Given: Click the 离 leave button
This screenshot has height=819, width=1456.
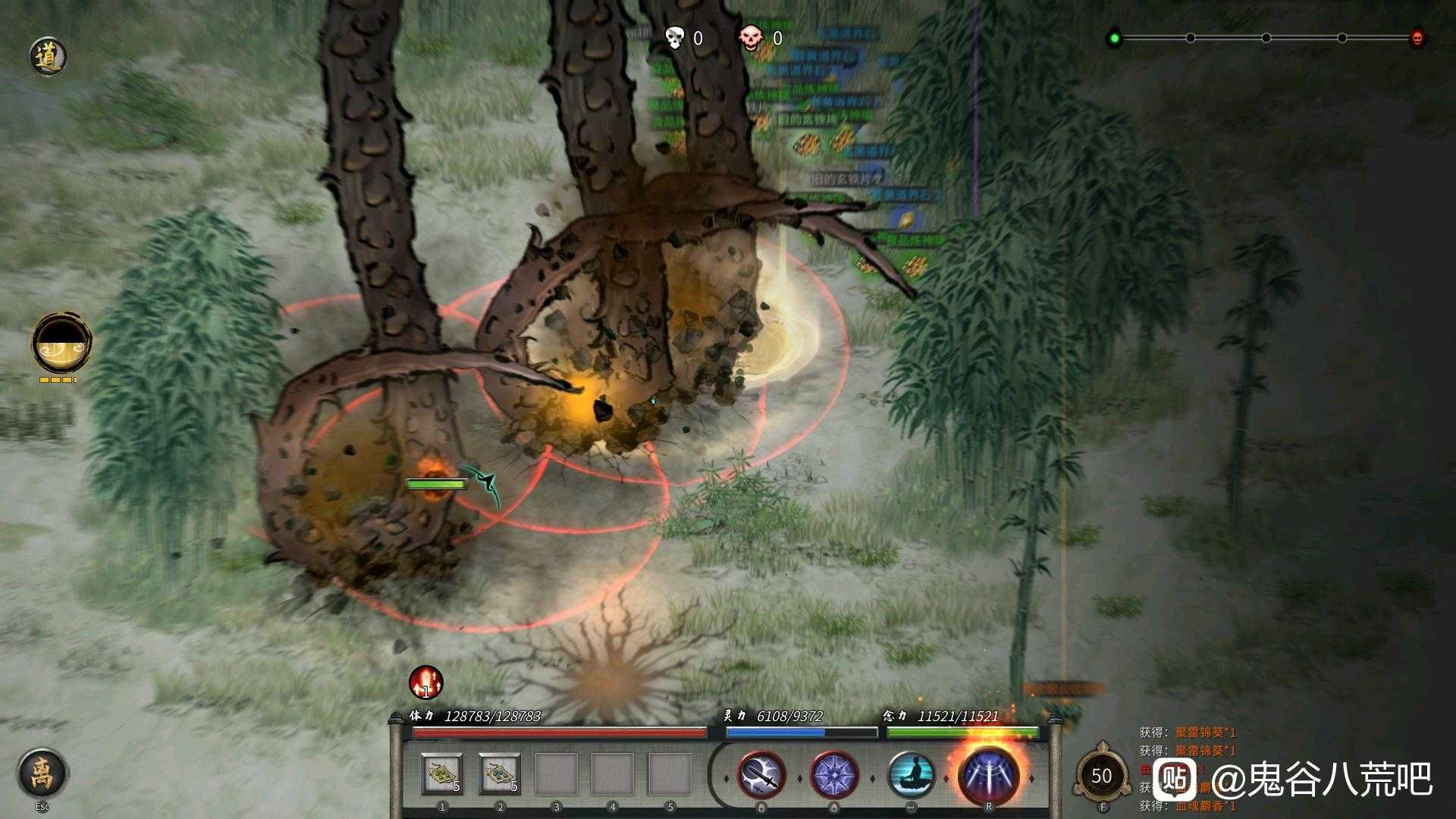Looking at the screenshot, I should coord(42,773).
